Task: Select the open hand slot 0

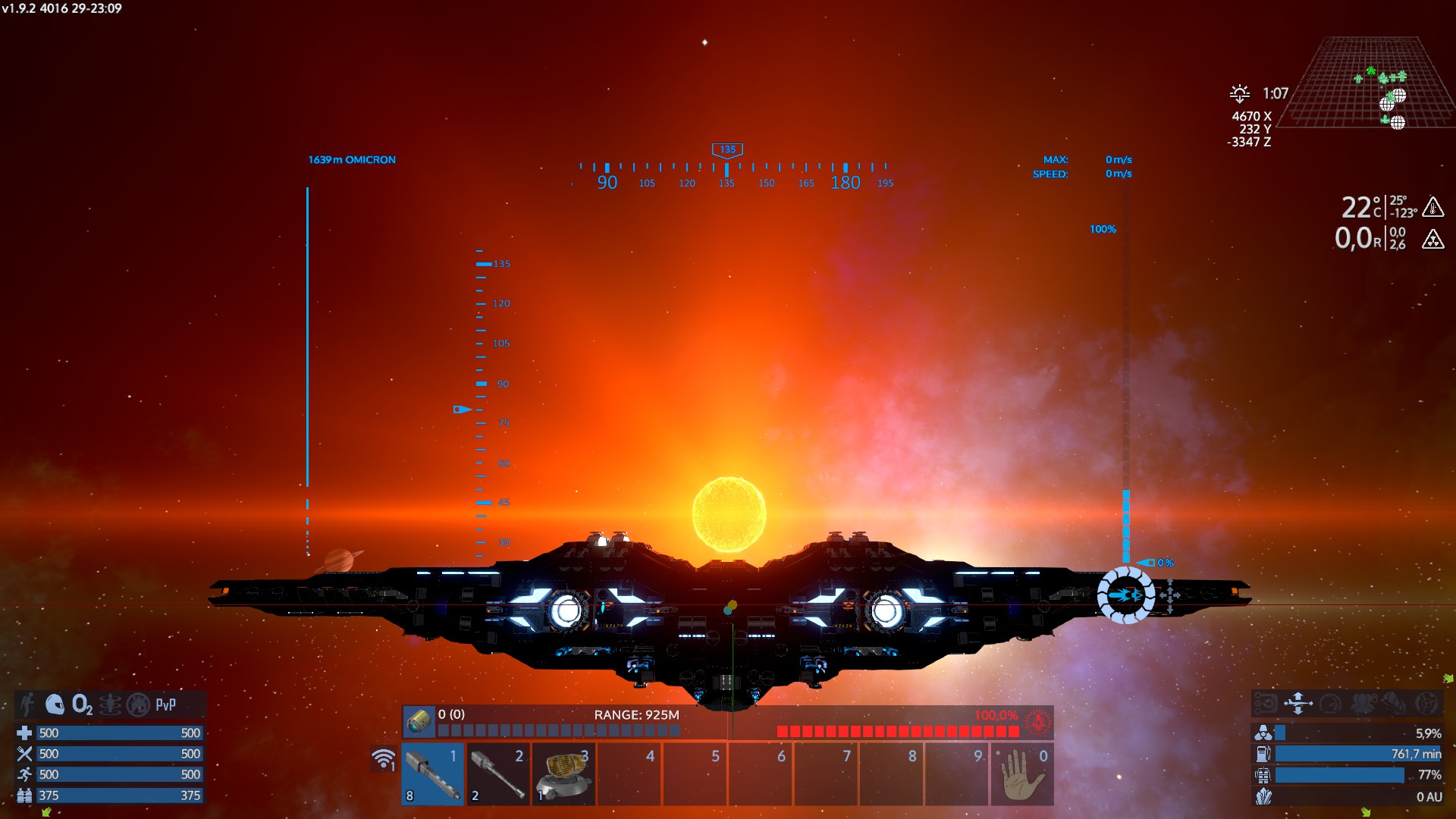Action: click(x=1022, y=773)
